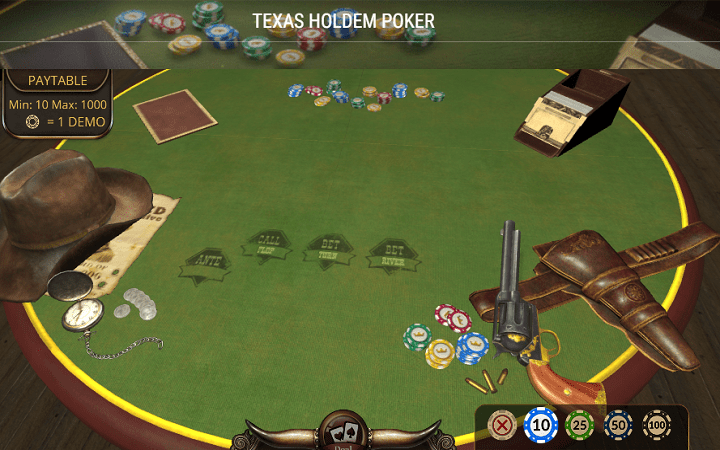Clear bets with the red X chip
This screenshot has height=450, width=720.
click(501, 425)
